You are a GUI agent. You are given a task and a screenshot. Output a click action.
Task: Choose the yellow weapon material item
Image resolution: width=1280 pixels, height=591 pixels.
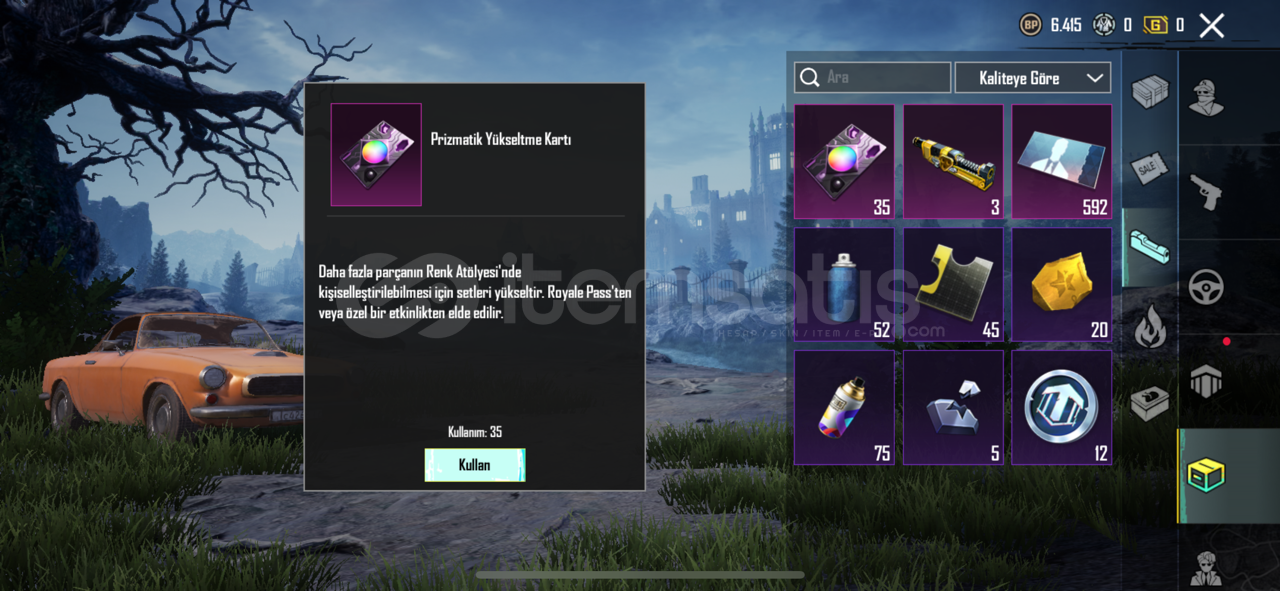point(953,162)
